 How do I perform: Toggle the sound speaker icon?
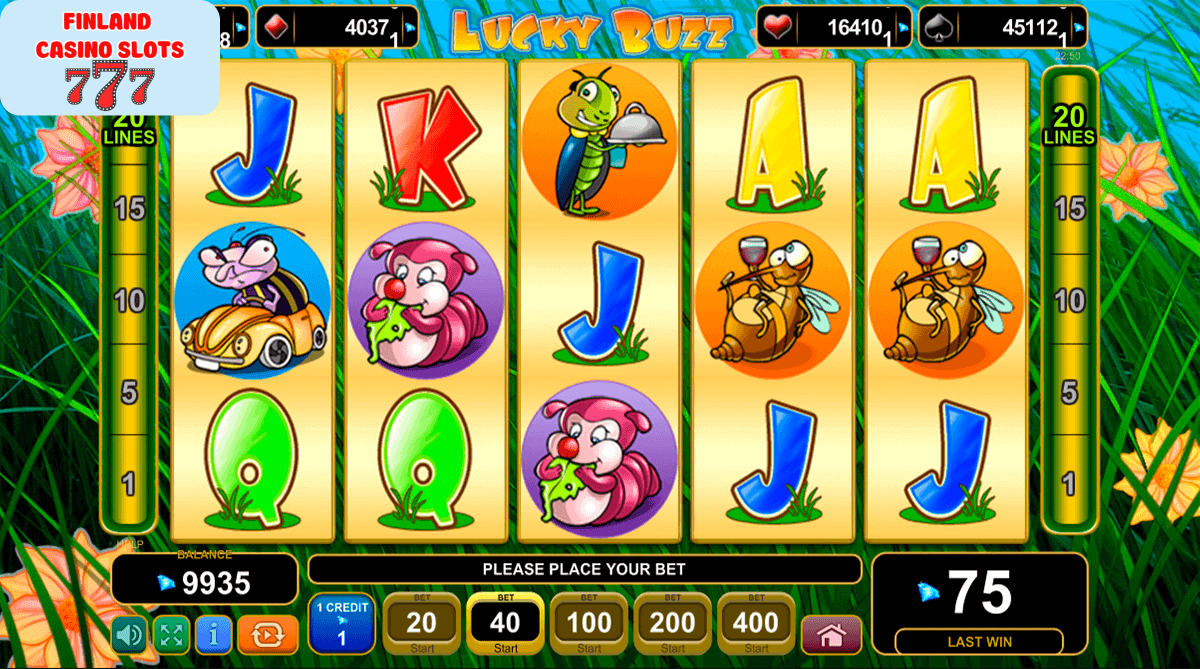point(130,635)
